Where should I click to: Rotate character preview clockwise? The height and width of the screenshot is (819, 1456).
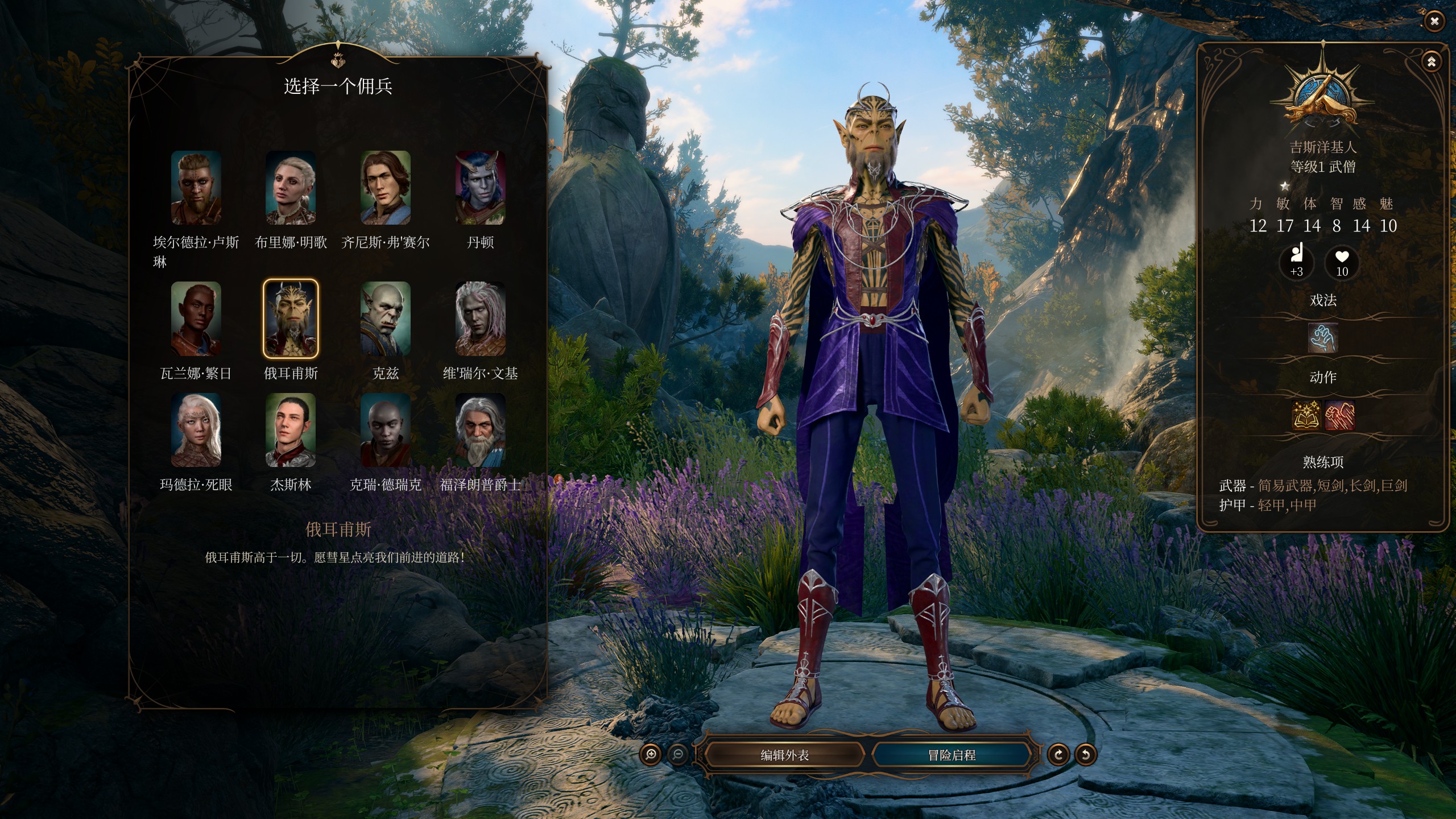tap(1058, 755)
